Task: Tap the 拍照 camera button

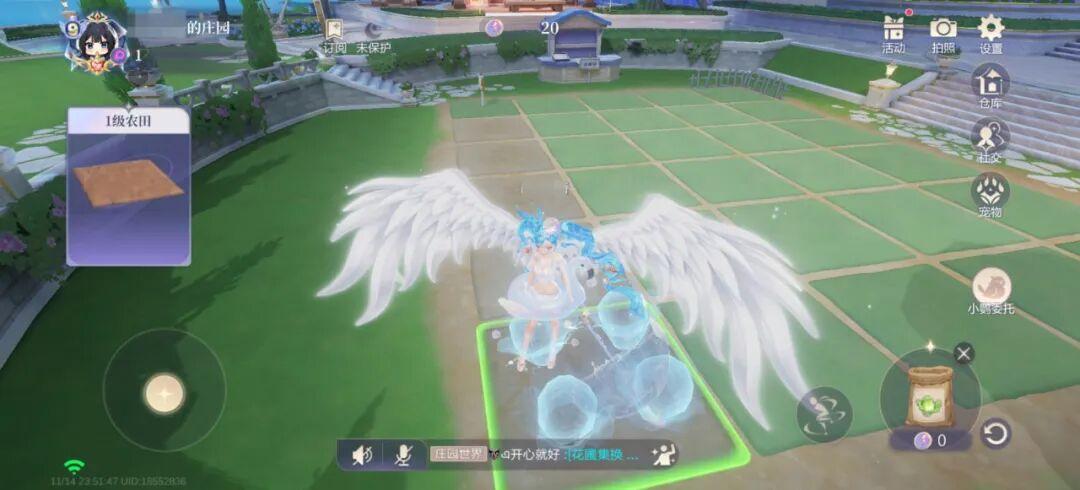Action: pos(943,30)
